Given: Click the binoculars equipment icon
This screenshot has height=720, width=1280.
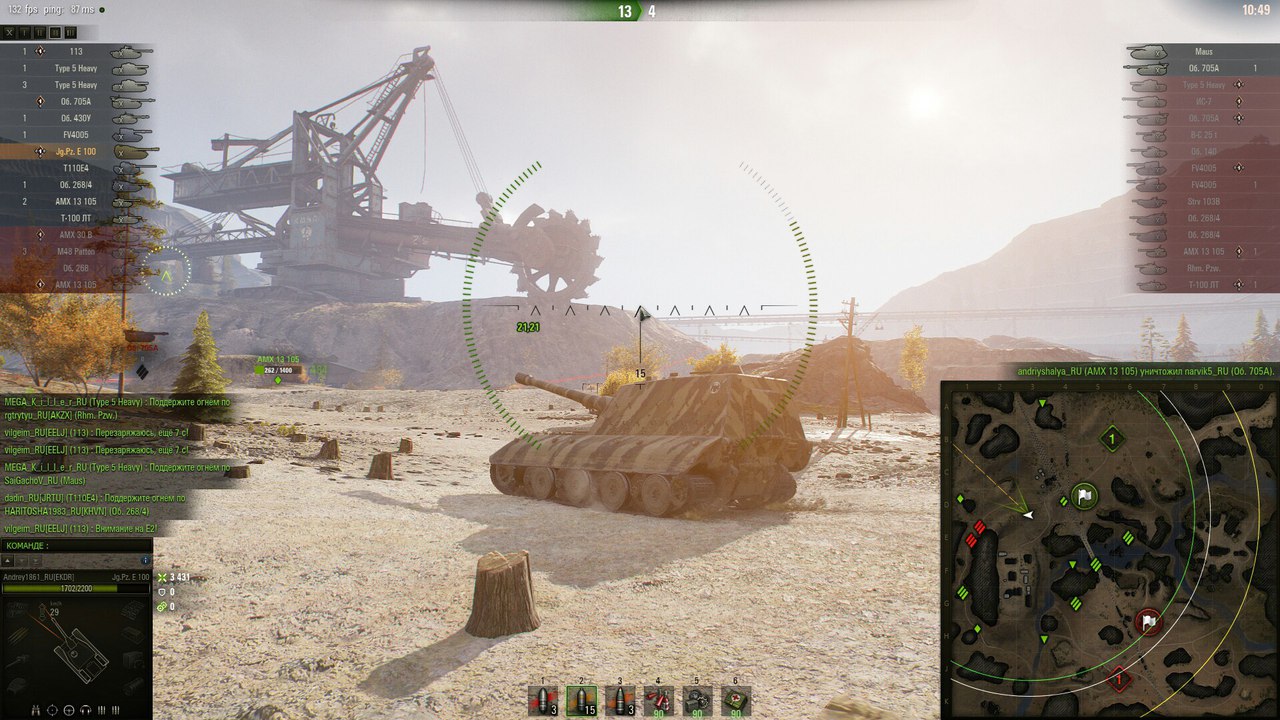Looking at the screenshot, I should [x=36, y=710].
